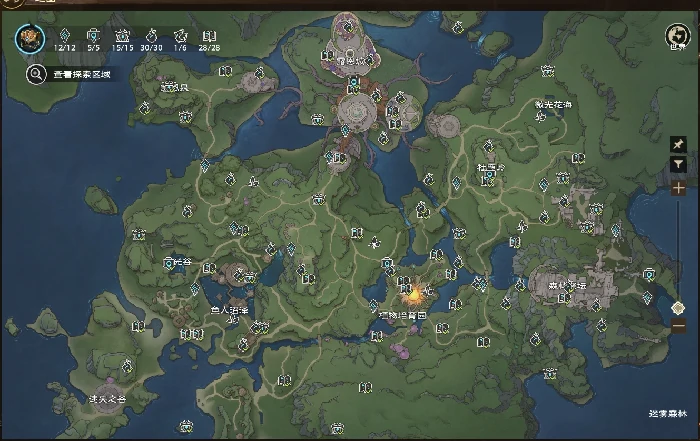Image resolution: width=700 pixels, height=441 pixels.
Task: Close the map with the top-right round button
Action: click(x=676, y=38)
